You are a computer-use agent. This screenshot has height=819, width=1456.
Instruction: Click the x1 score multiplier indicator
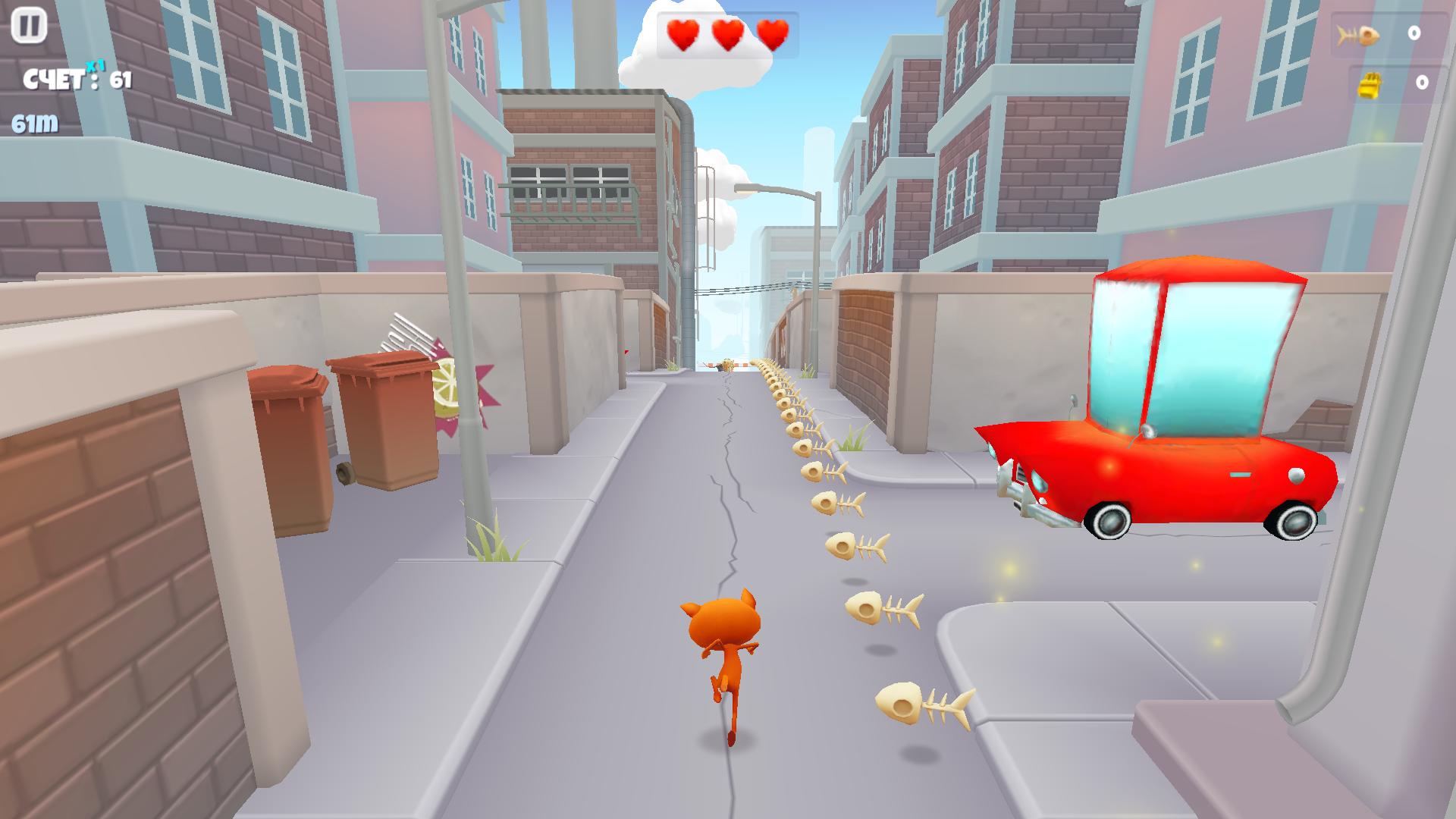pyautogui.click(x=96, y=66)
